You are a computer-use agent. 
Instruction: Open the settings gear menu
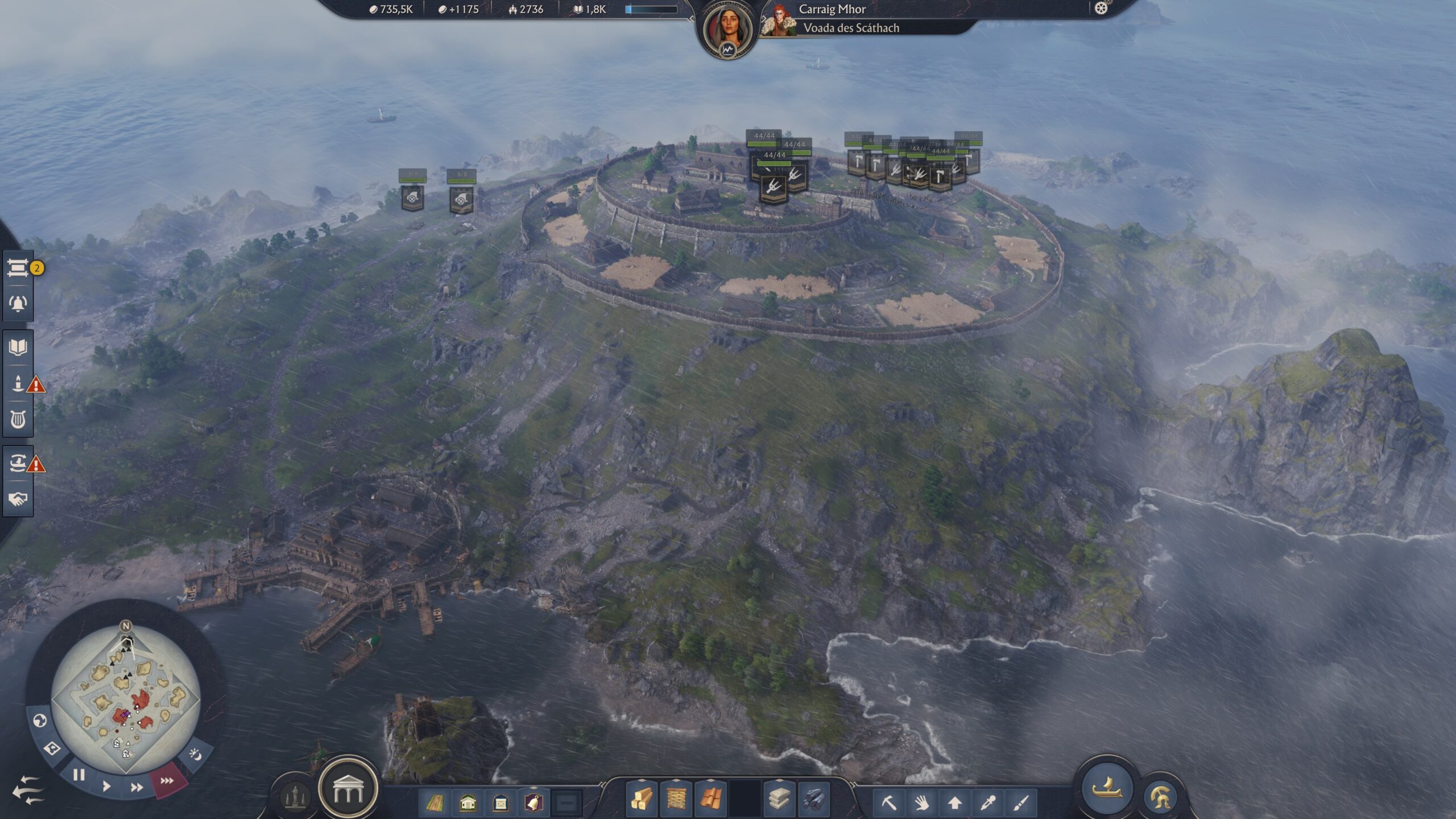pos(1101,9)
